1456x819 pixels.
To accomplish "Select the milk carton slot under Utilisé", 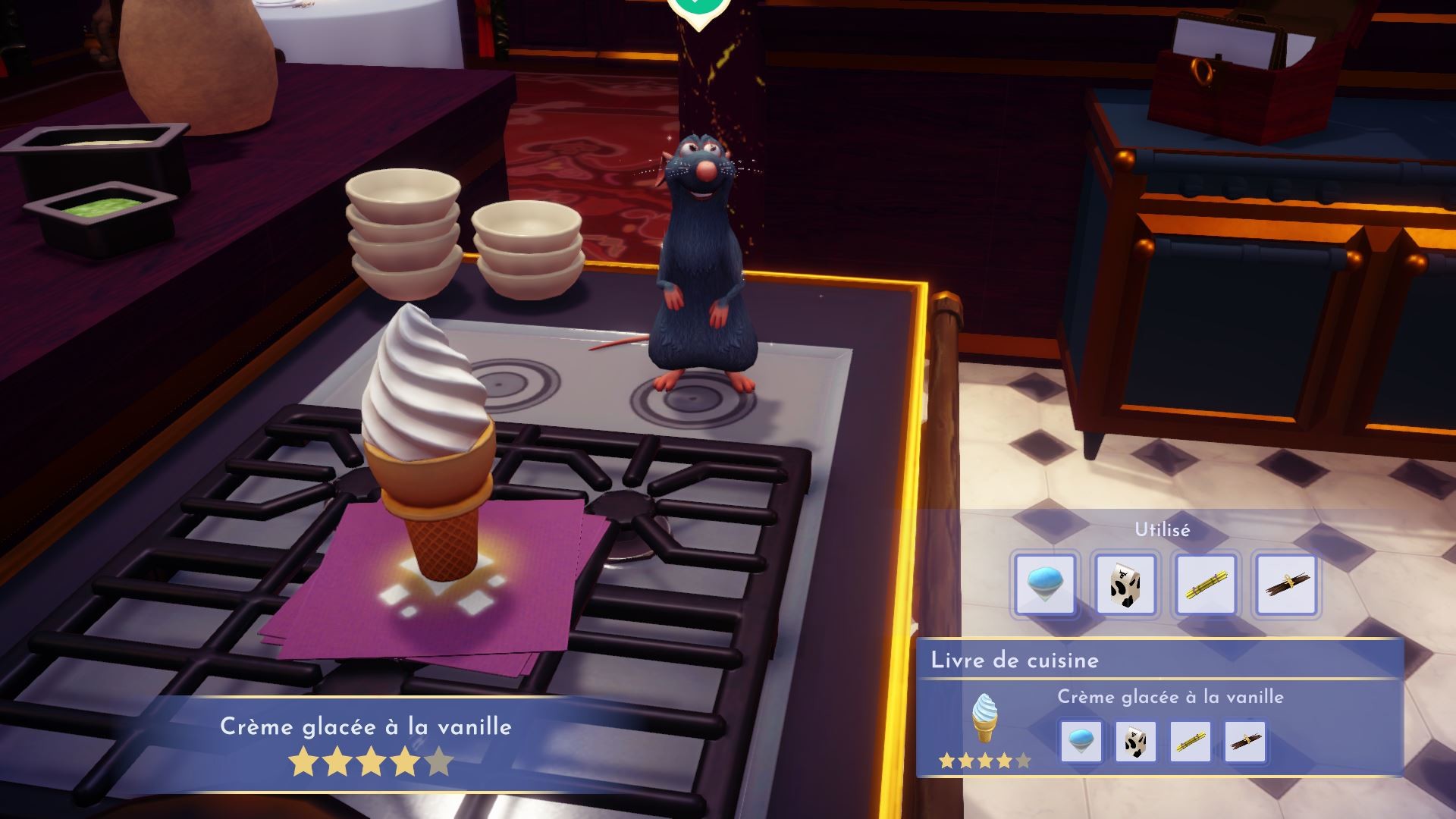I will (1125, 584).
